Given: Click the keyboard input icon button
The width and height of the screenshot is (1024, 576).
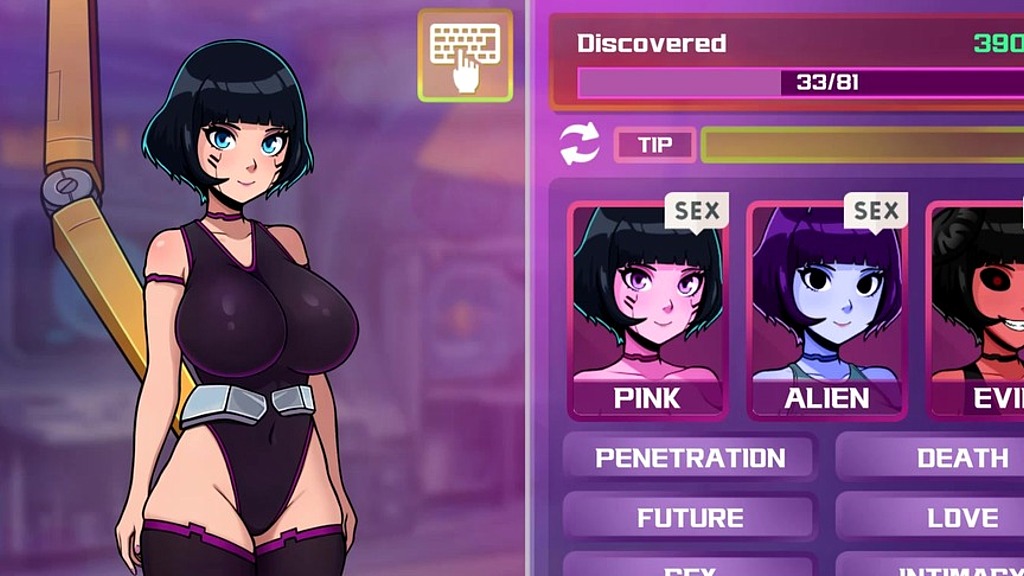Looking at the screenshot, I should click(x=465, y=56).
